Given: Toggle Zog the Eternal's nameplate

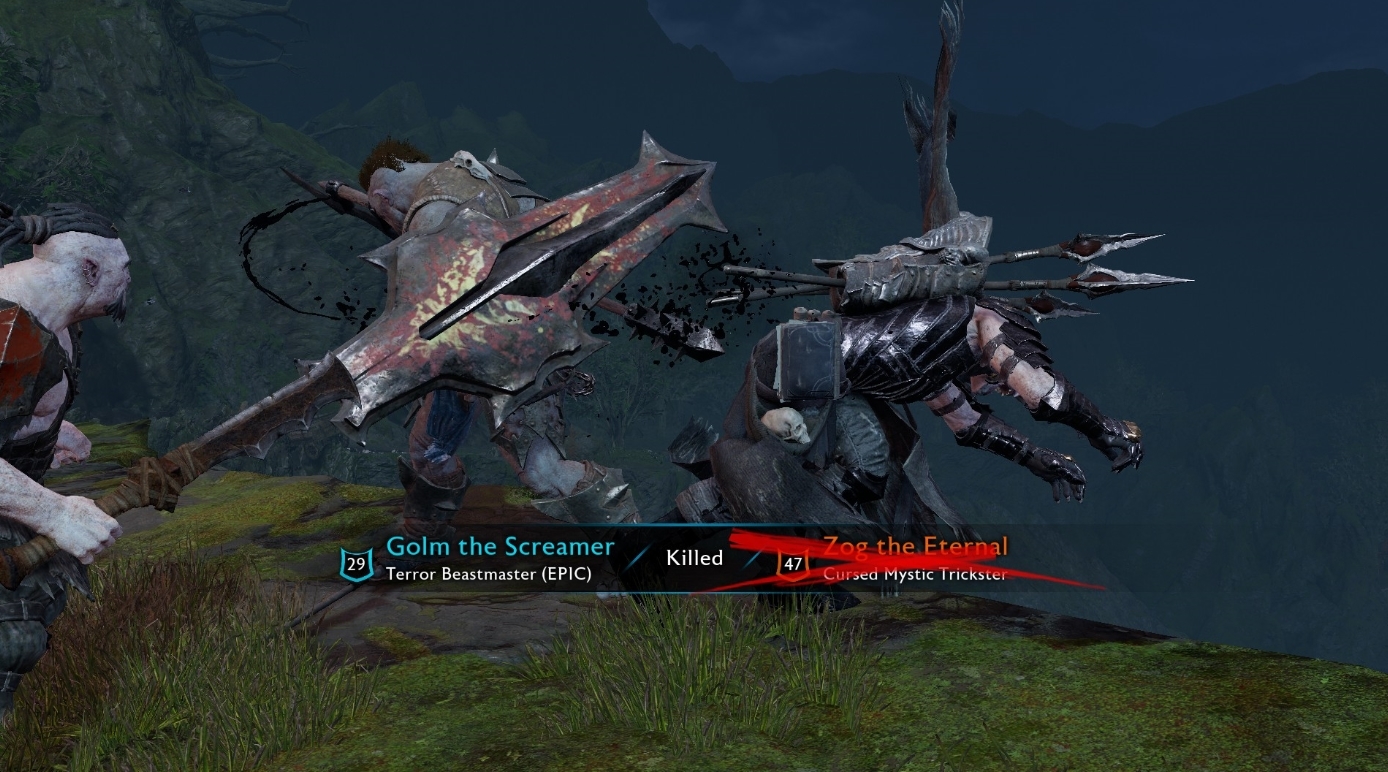Looking at the screenshot, I should click(914, 547).
